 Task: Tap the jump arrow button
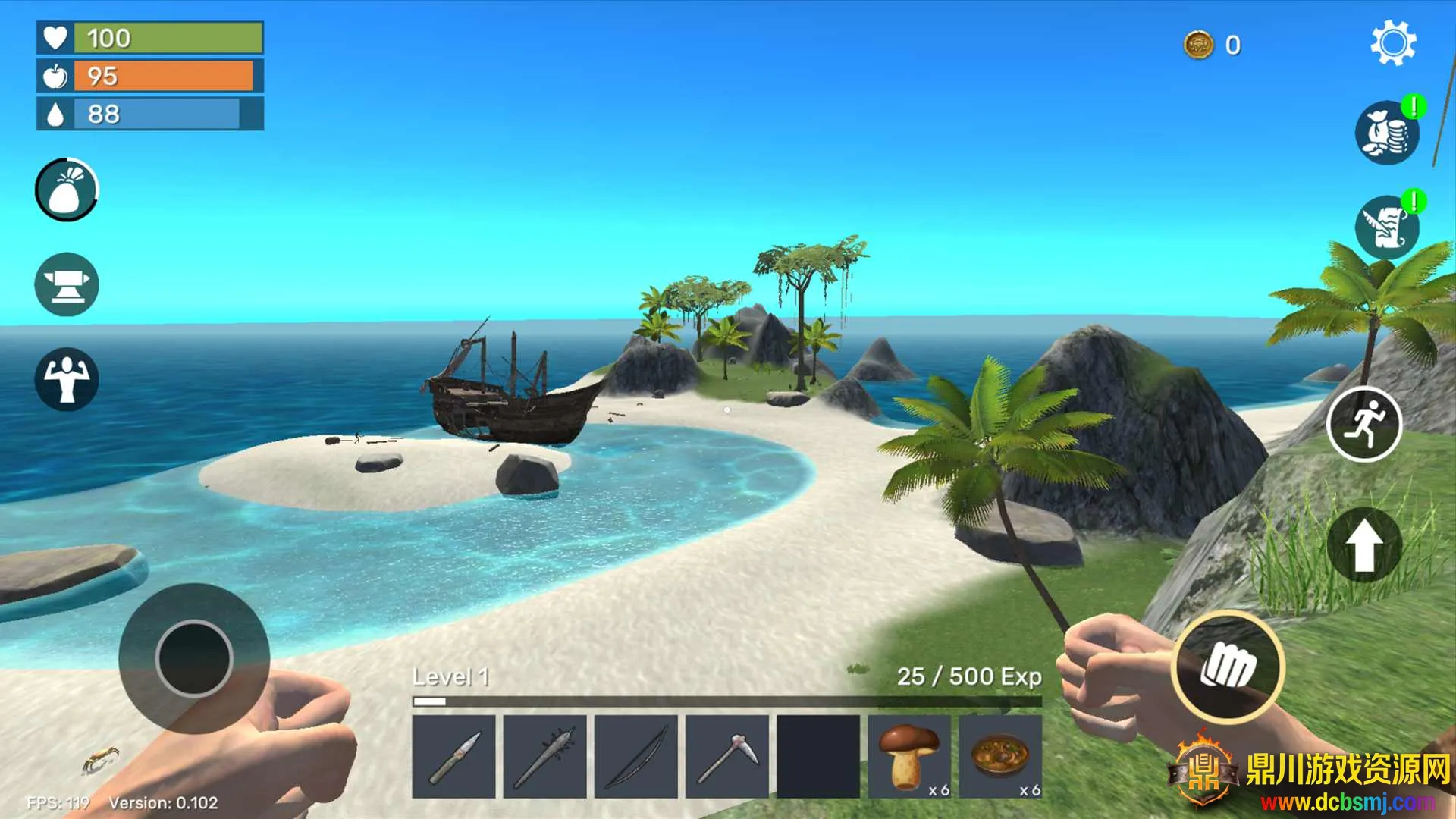point(1363,544)
